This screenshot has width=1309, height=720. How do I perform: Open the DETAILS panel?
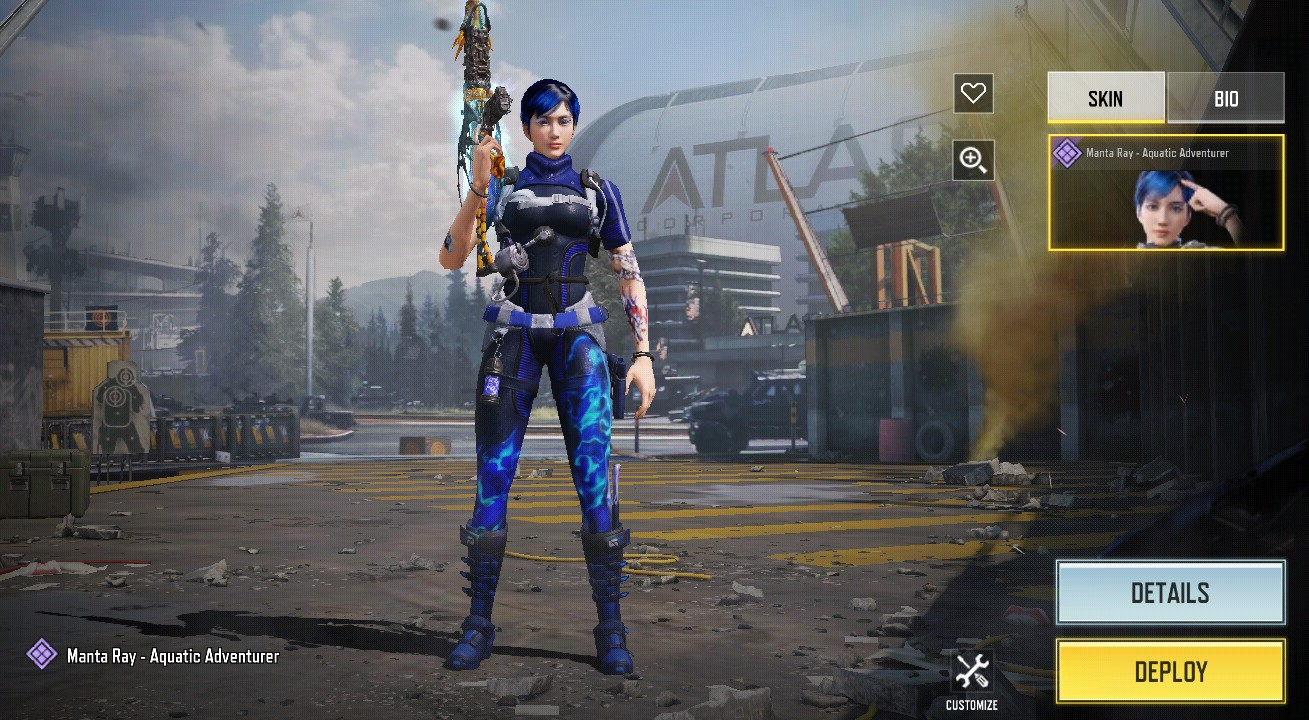coord(1170,593)
